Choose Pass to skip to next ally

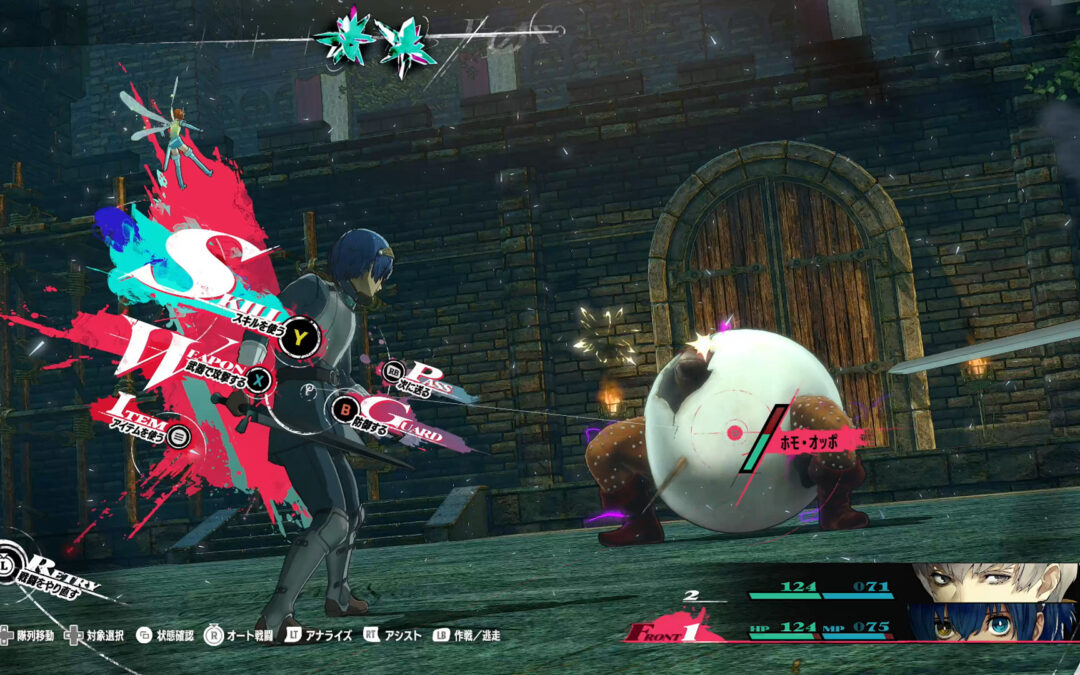click(396, 372)
